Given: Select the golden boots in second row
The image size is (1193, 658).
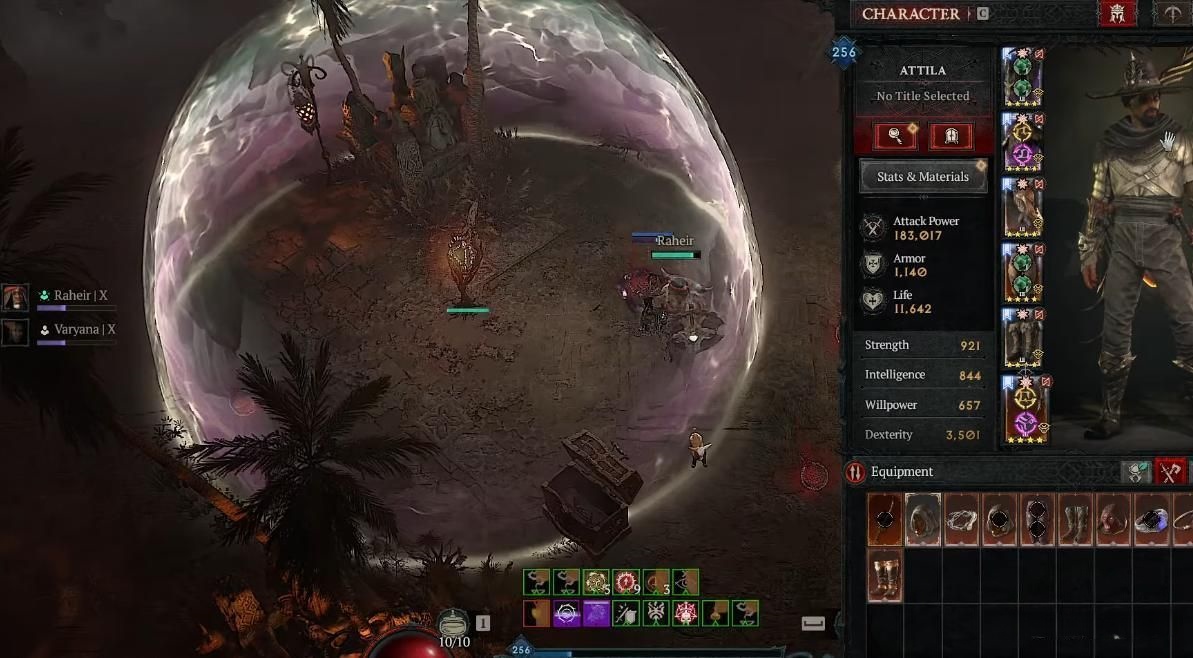Looking at the screenshot, I should pos(885,575).
